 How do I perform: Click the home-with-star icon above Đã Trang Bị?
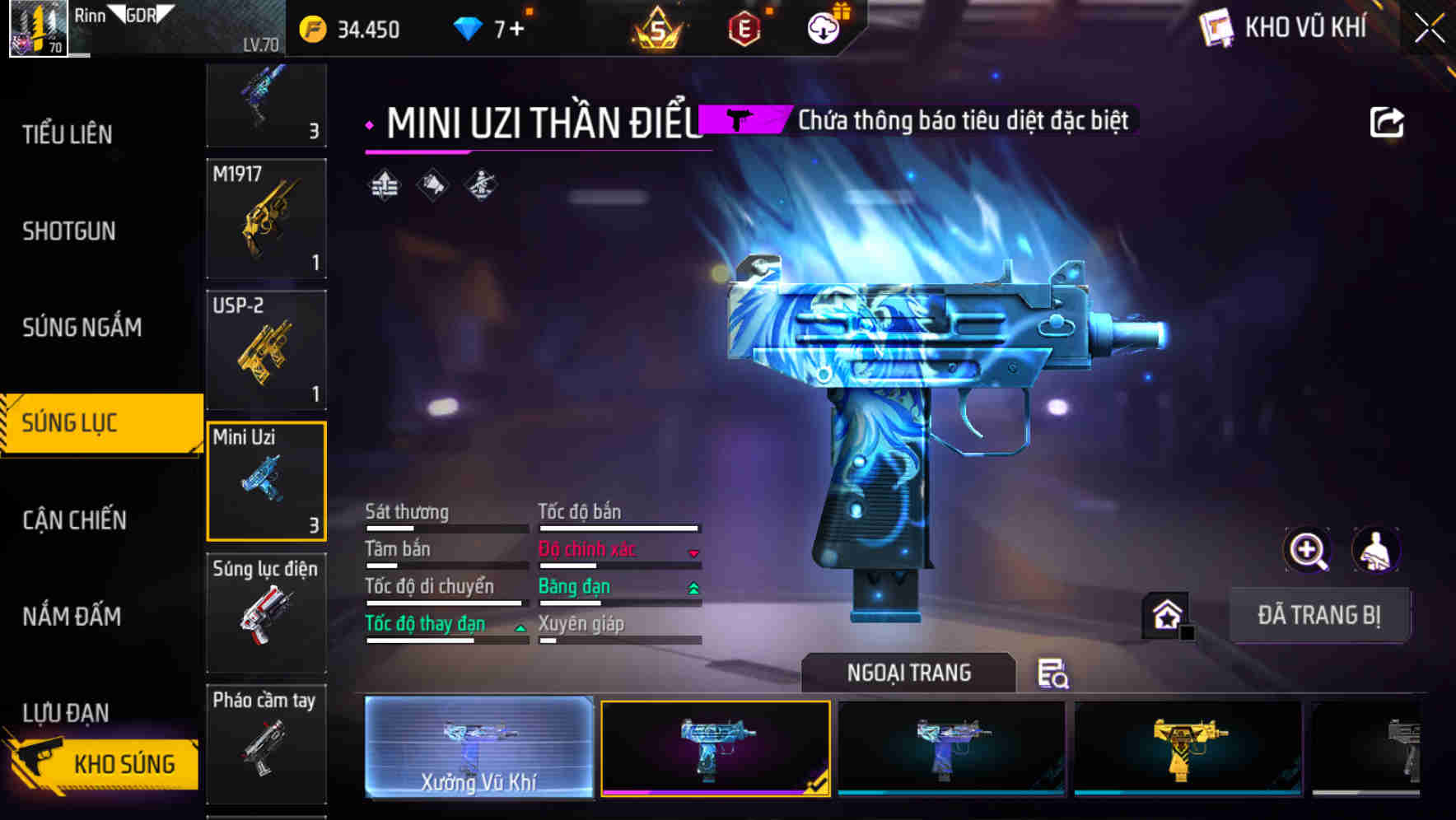(1165, 613)
